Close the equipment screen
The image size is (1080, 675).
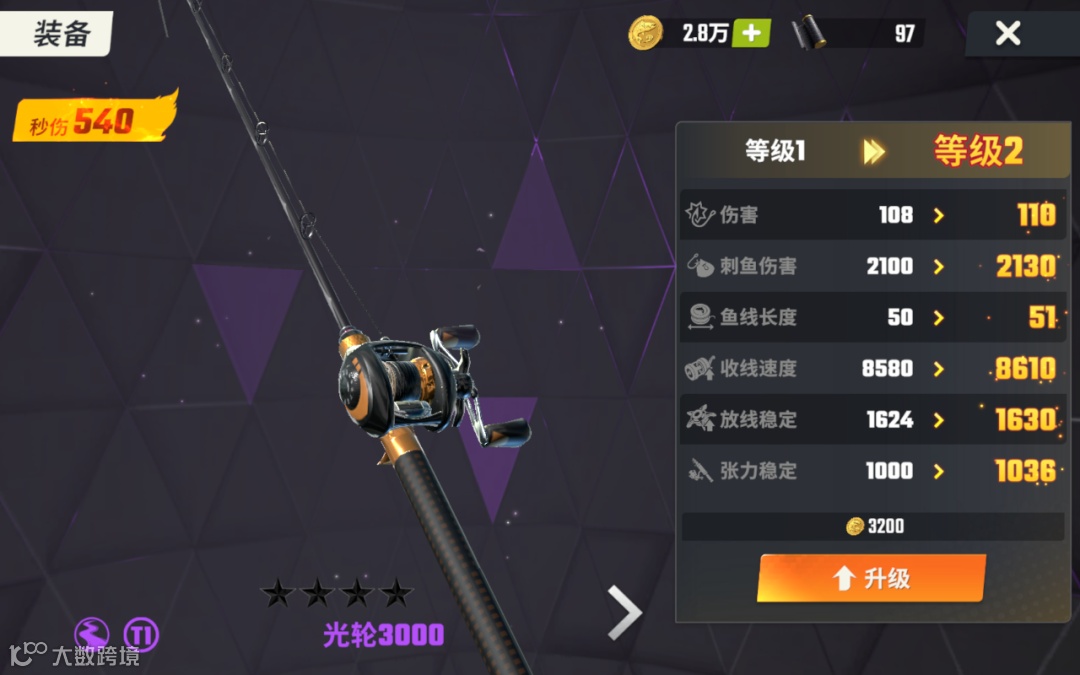pyautogui.click(x=1007, y=34)
